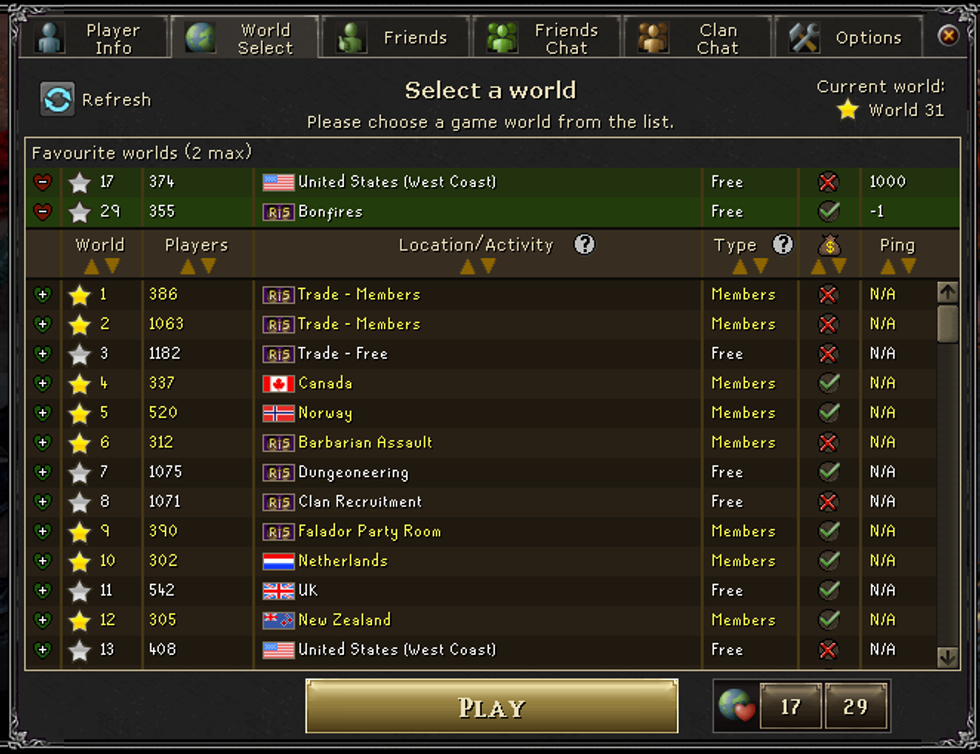Click favourite world 29 quick-join button

pyautogui.click(x=855, y=707)
